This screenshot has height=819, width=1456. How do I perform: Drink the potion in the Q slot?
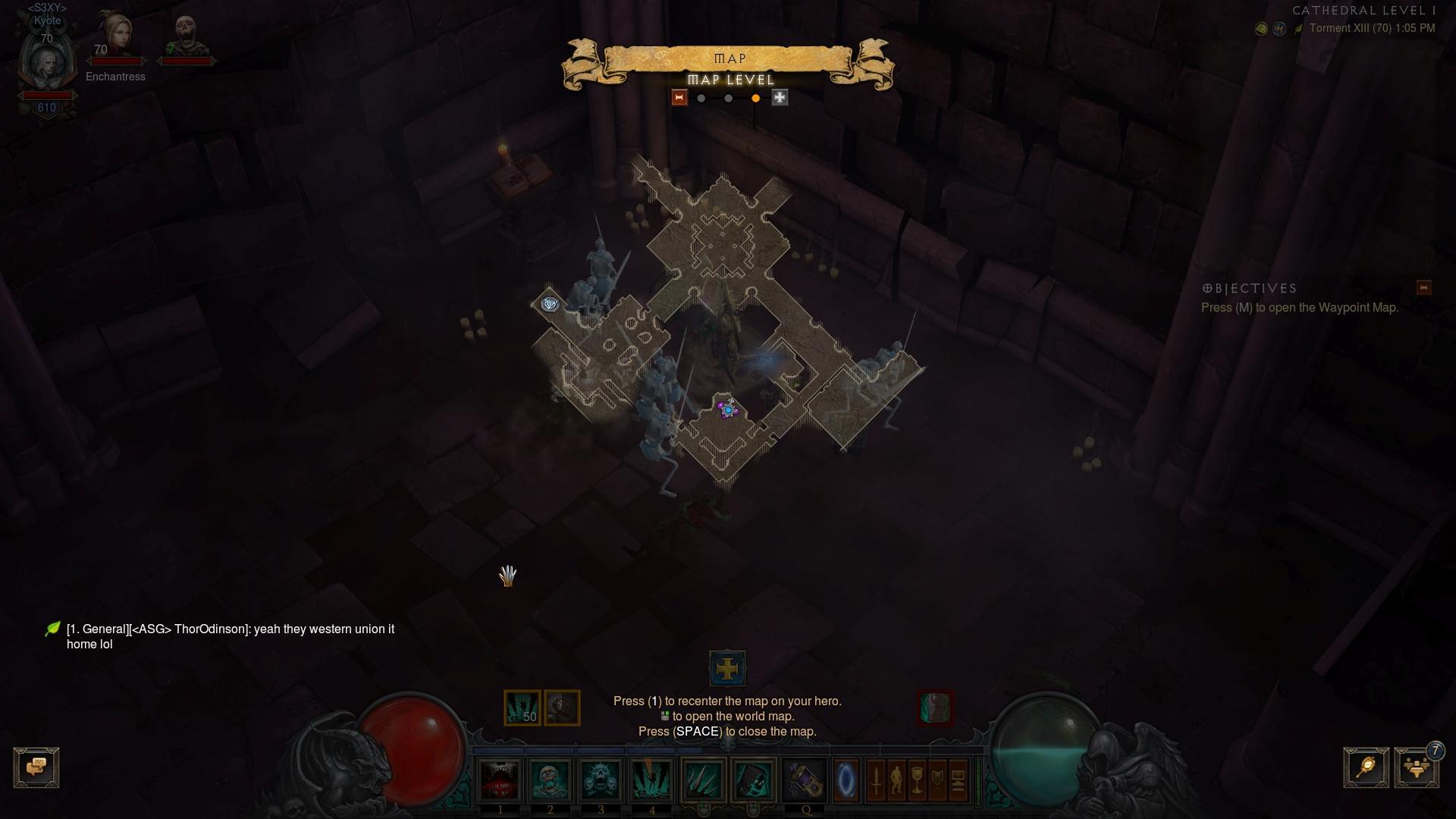coord(805,780)
